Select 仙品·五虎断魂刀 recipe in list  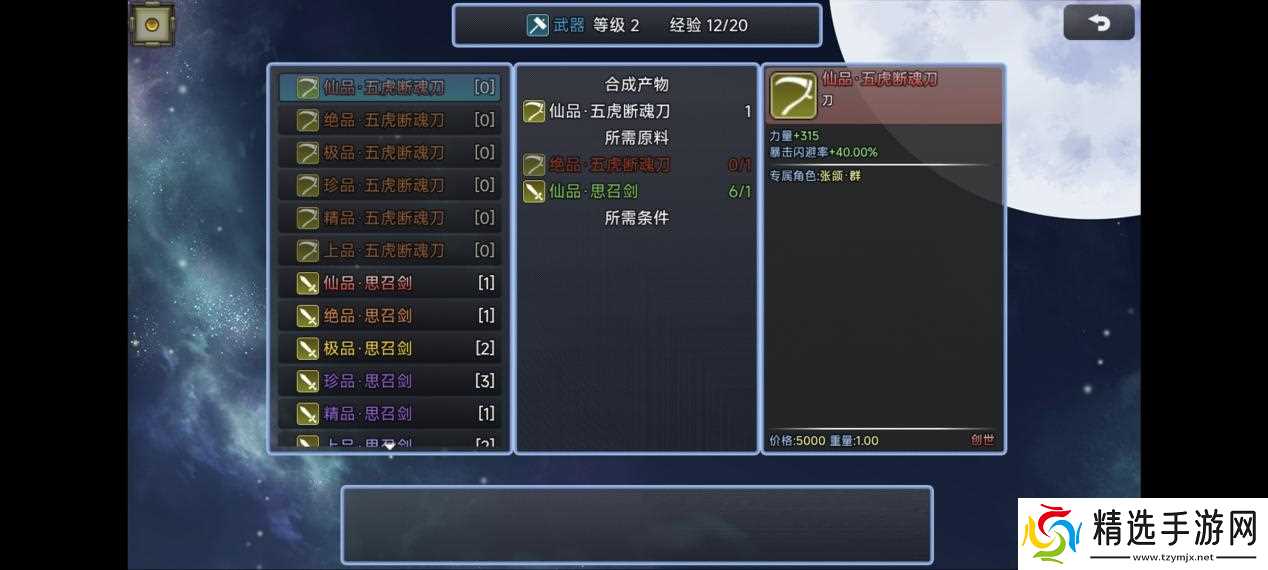pyautogui.click(x=390, y=87)
